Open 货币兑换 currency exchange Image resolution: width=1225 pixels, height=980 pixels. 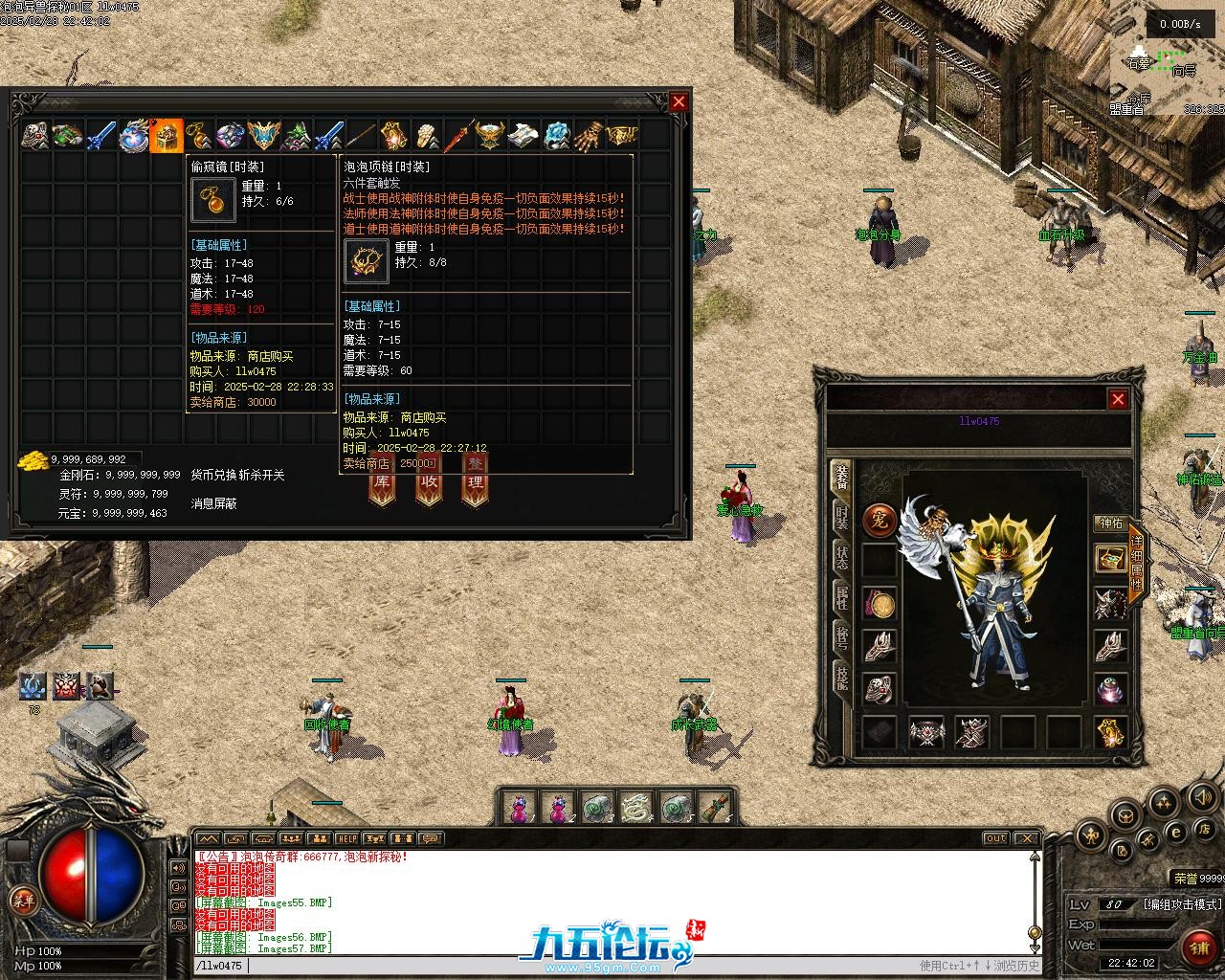pyautogui.click(x=212, y=475)
